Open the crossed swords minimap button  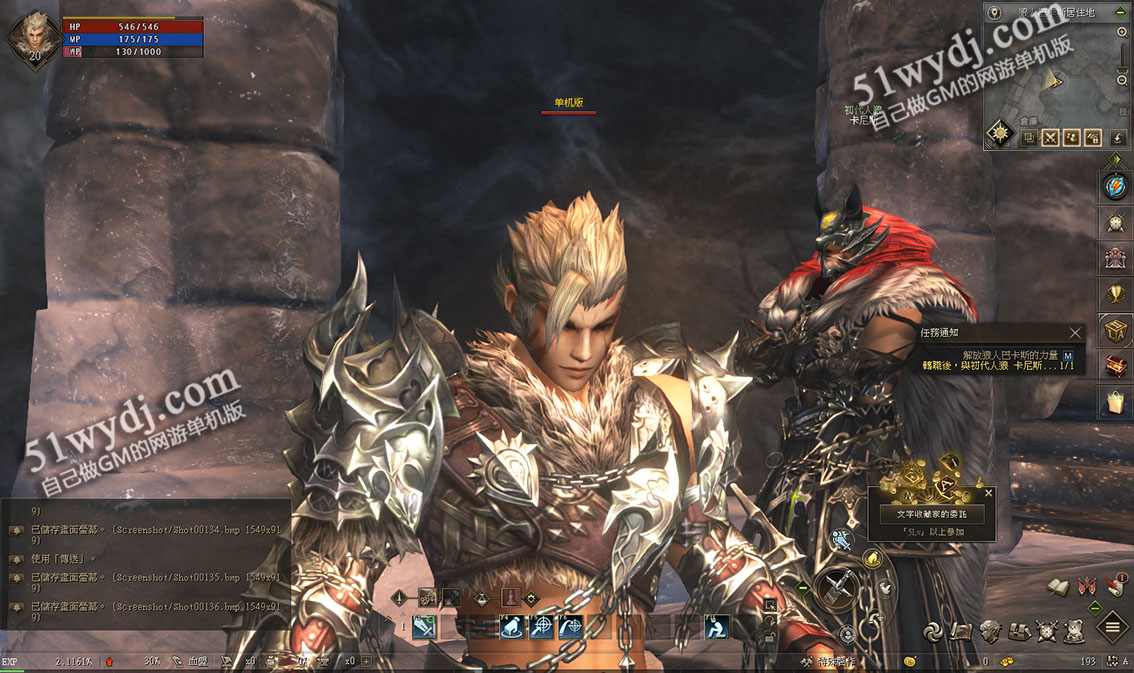[x=1050, y=138]
